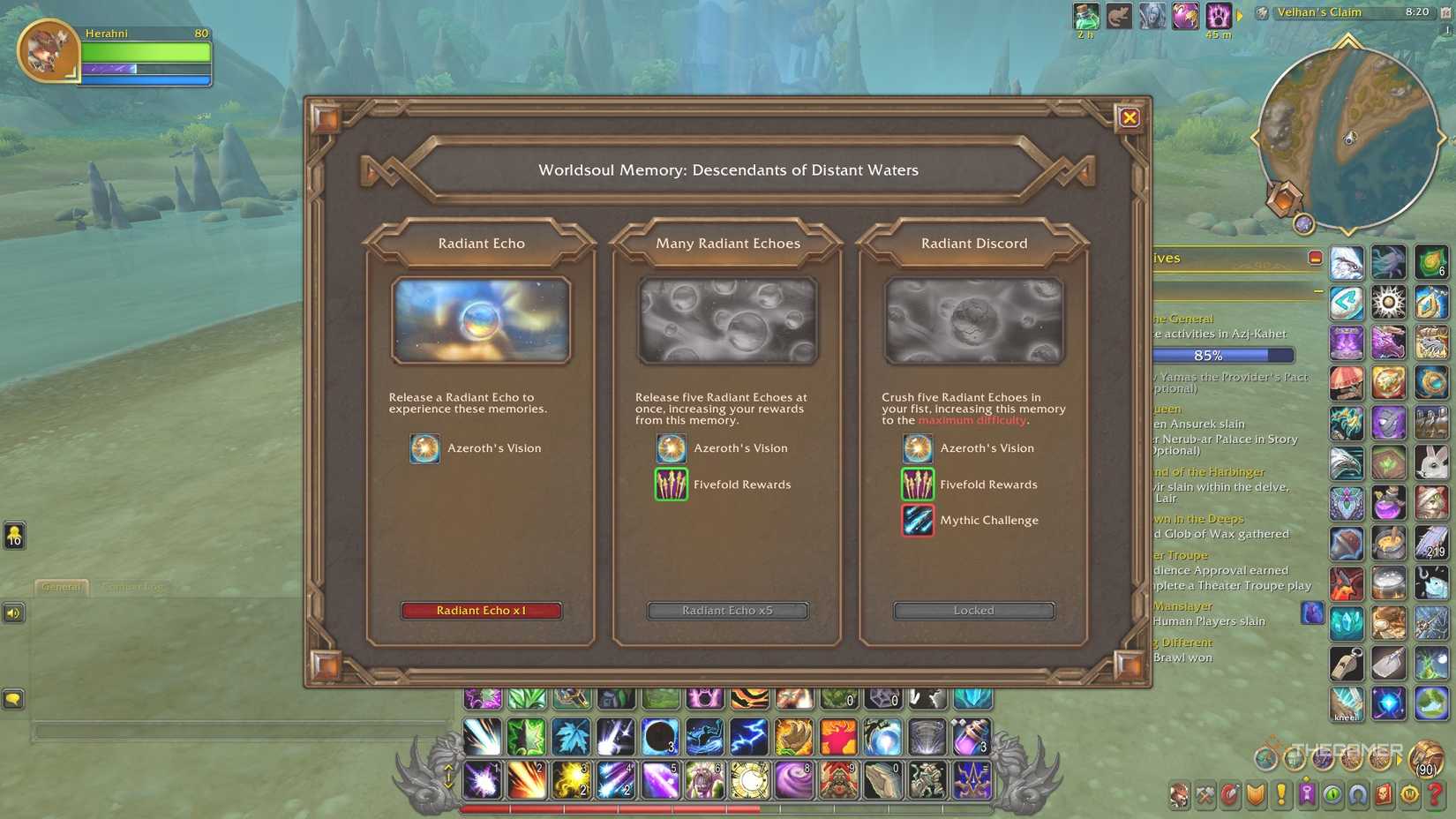The height and width of the screenshot is (819, 1456).
Task: Toggle the voice chat speaker icon
Action: click(x=13, y=612)
